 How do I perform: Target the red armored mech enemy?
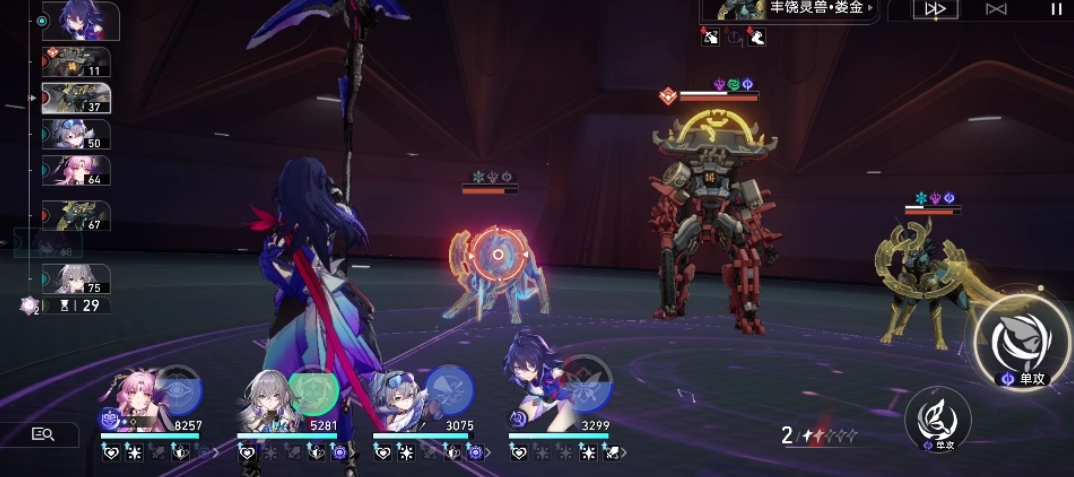(712, 230)
